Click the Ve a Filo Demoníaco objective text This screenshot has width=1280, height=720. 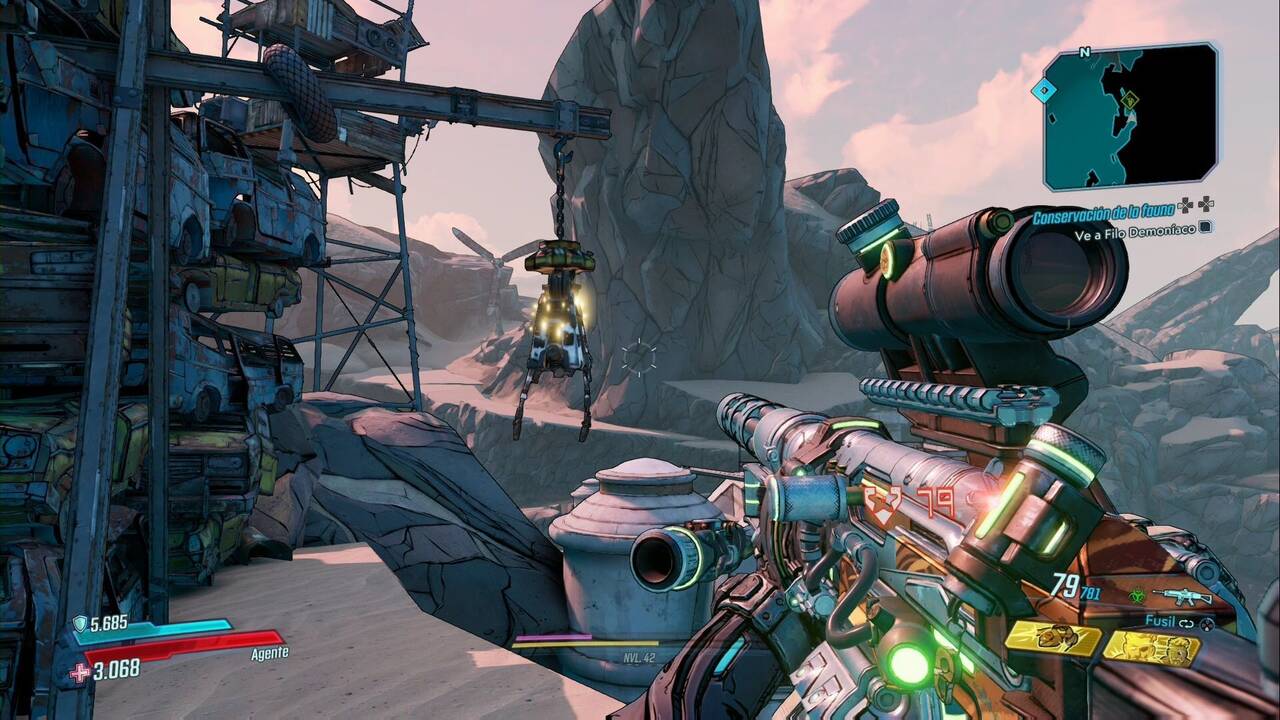pos(1134,233)
